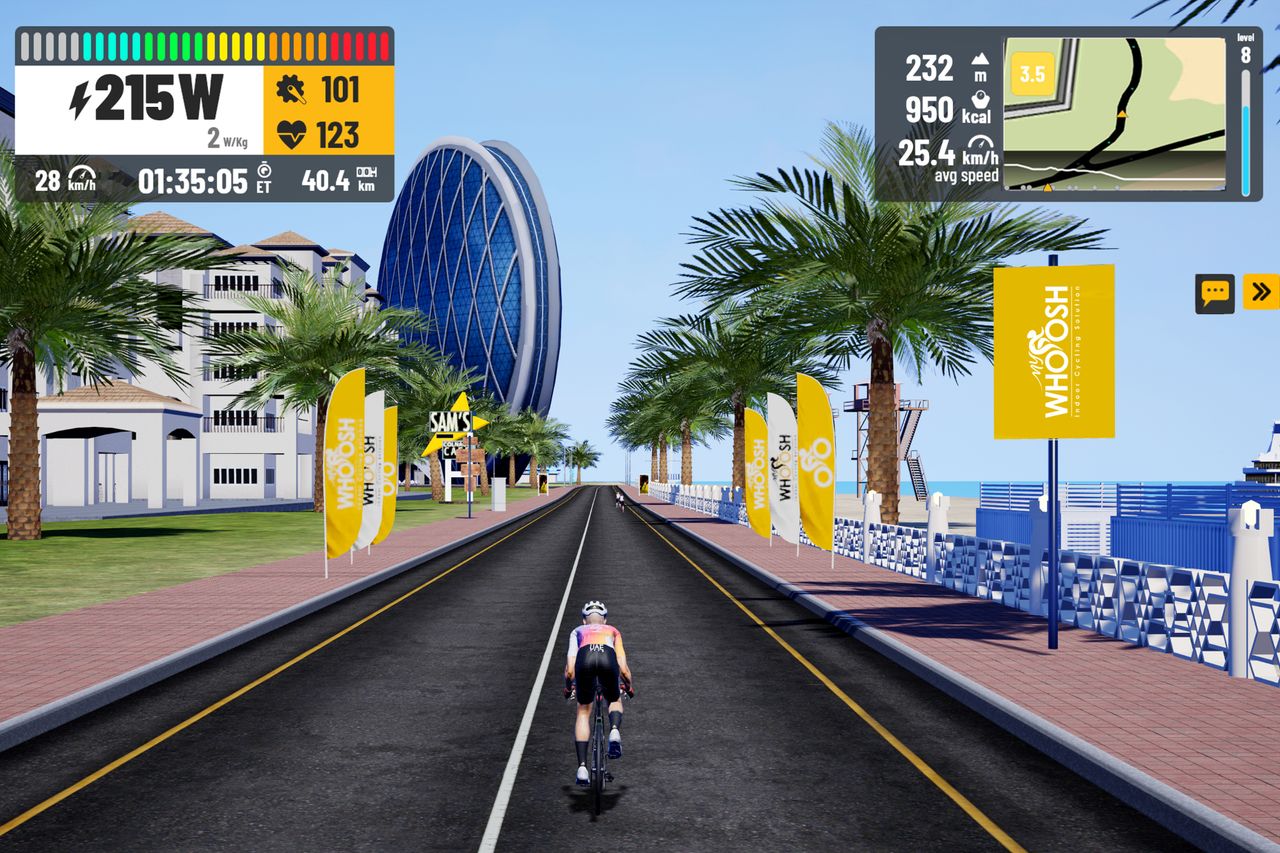This screenshot has height=853, width=1280.
Task: Click the kcal calories icon next to 950
Action: click(x=980, y=100)
